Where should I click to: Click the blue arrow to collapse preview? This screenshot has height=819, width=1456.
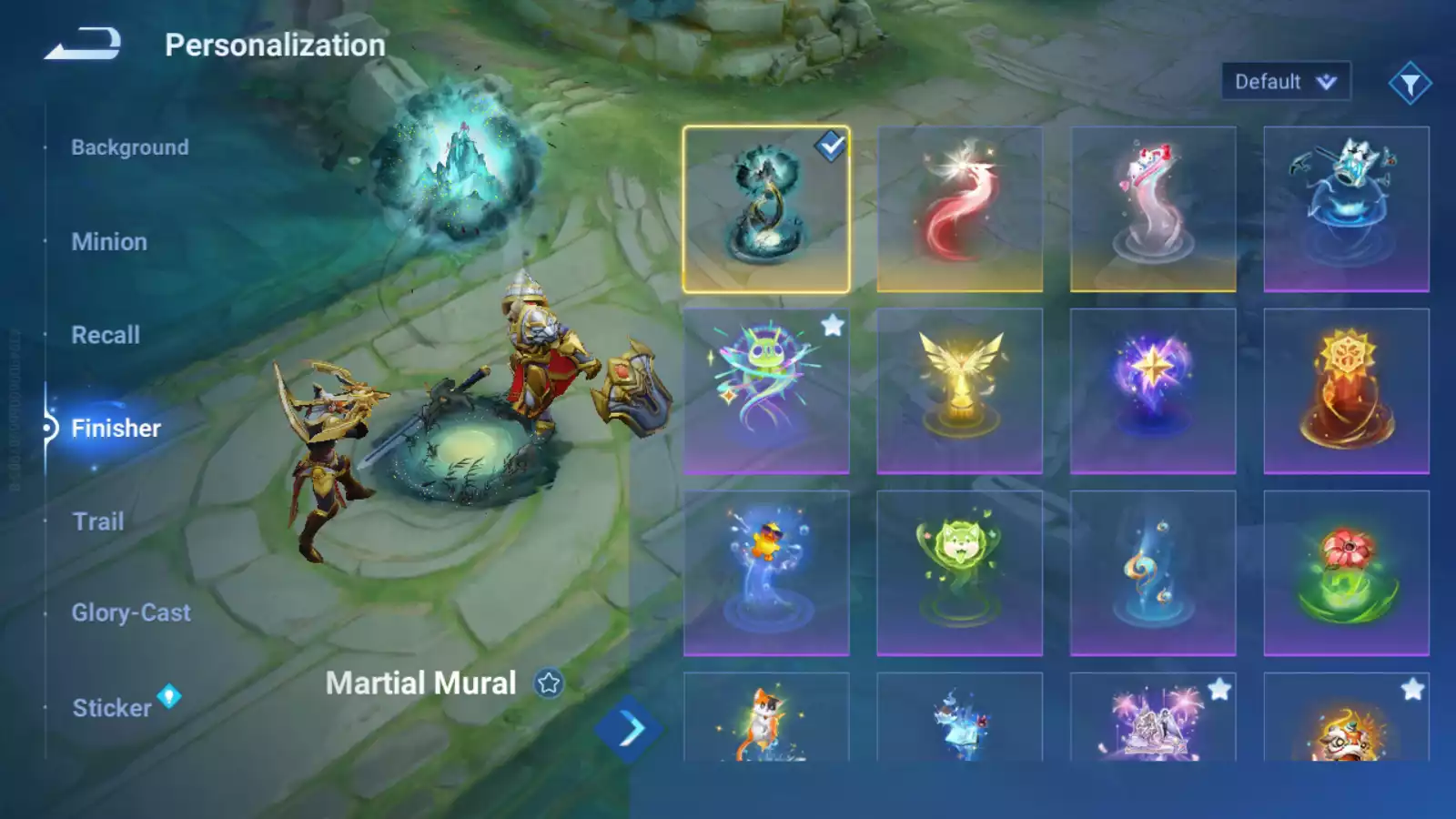click(x=630, y=729)
